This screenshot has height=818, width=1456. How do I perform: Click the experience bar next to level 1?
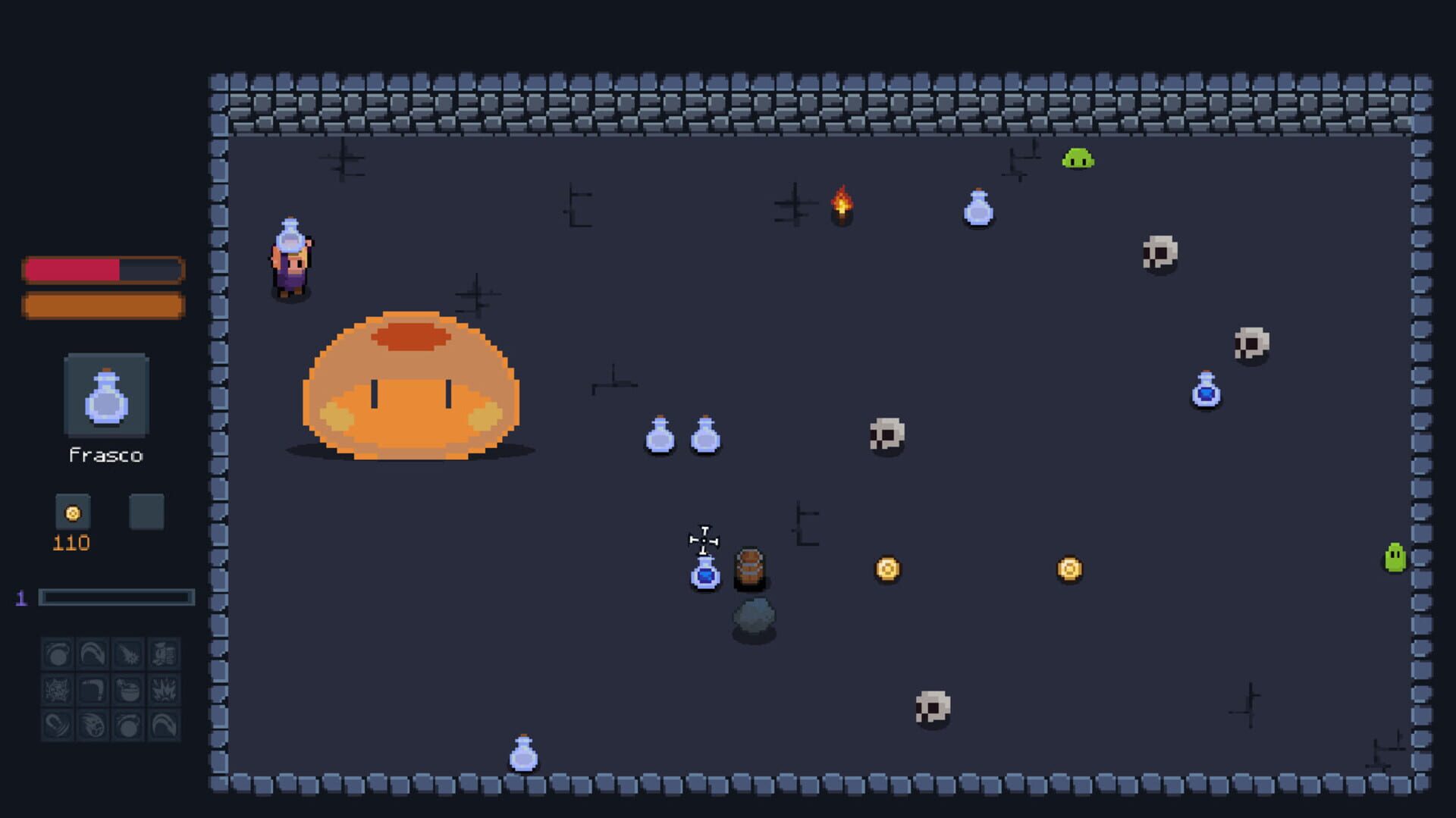point(118,597)
